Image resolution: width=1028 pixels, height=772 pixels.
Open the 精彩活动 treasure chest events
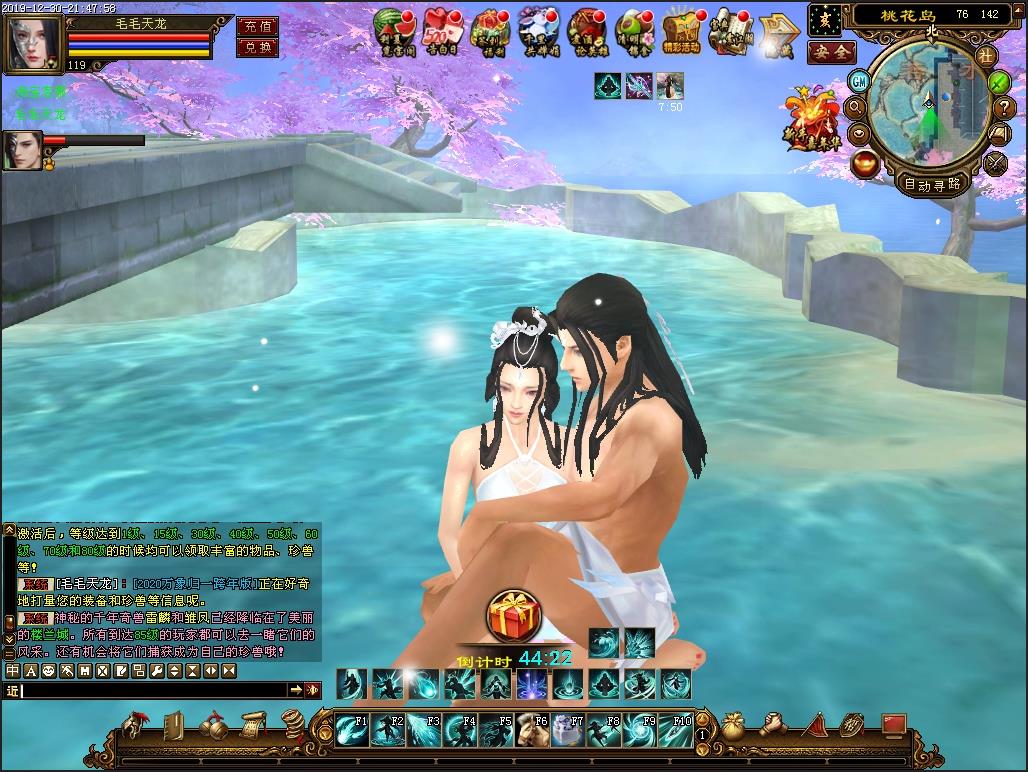pyautogui.click(x=684, y=32)
